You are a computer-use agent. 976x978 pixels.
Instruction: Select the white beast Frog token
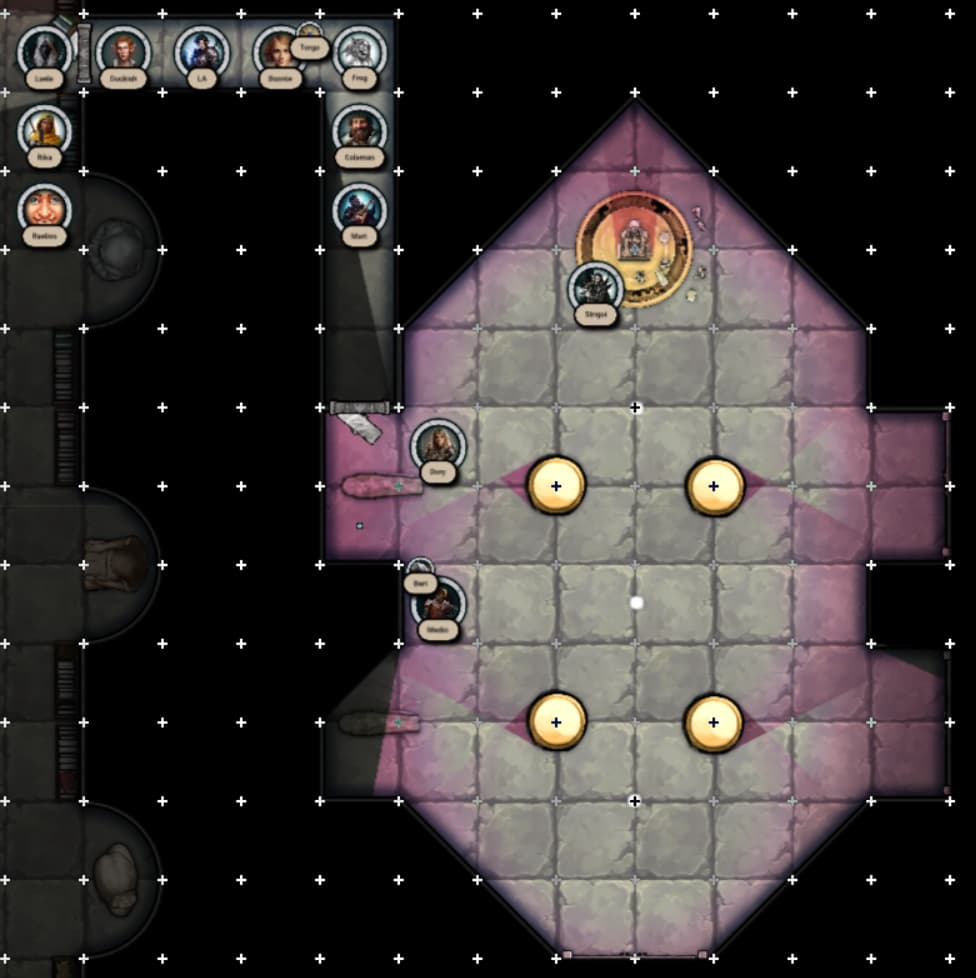click(359, 50)
